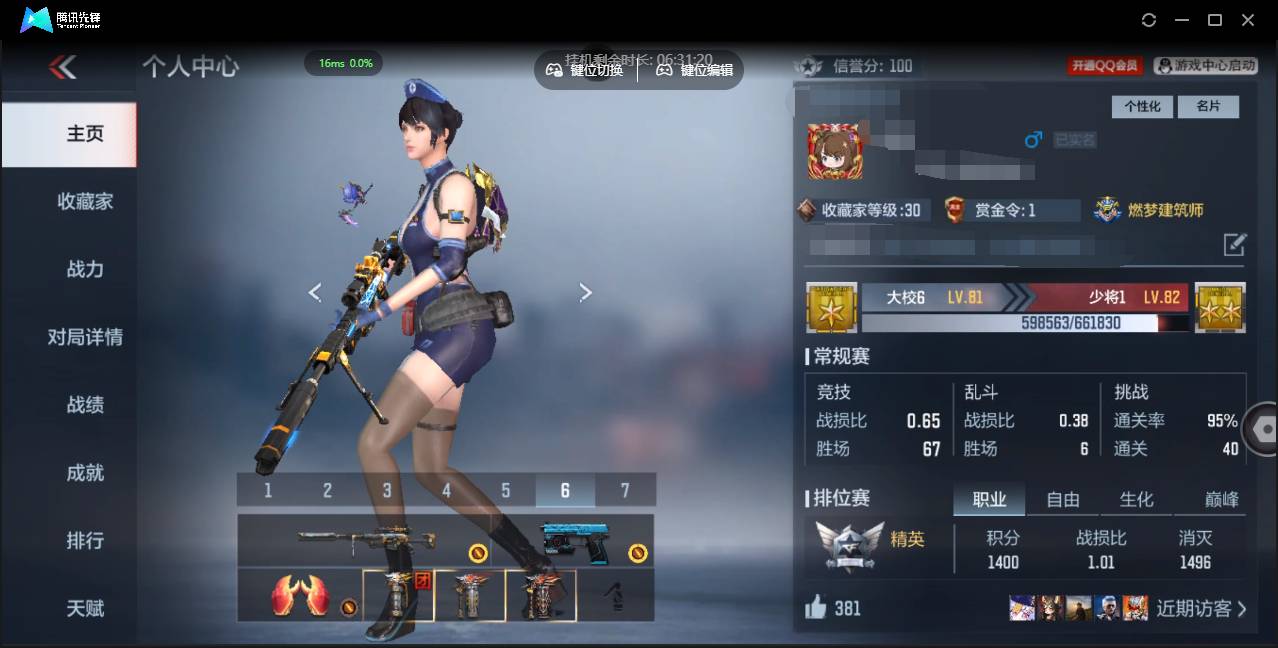Edit the profile signature with pencil icon
Screen dimensions: 1278x648
[x=1235, y=244]
